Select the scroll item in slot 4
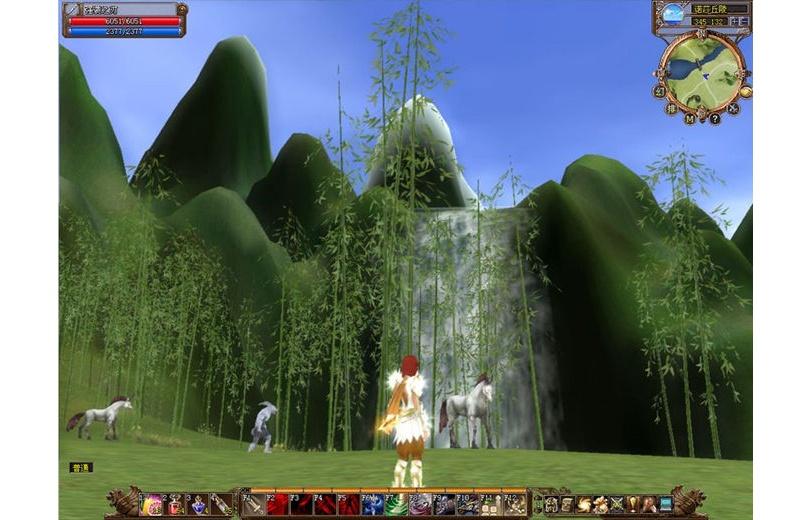The width and height of the screenshot is (812, 520). (221, 505)
